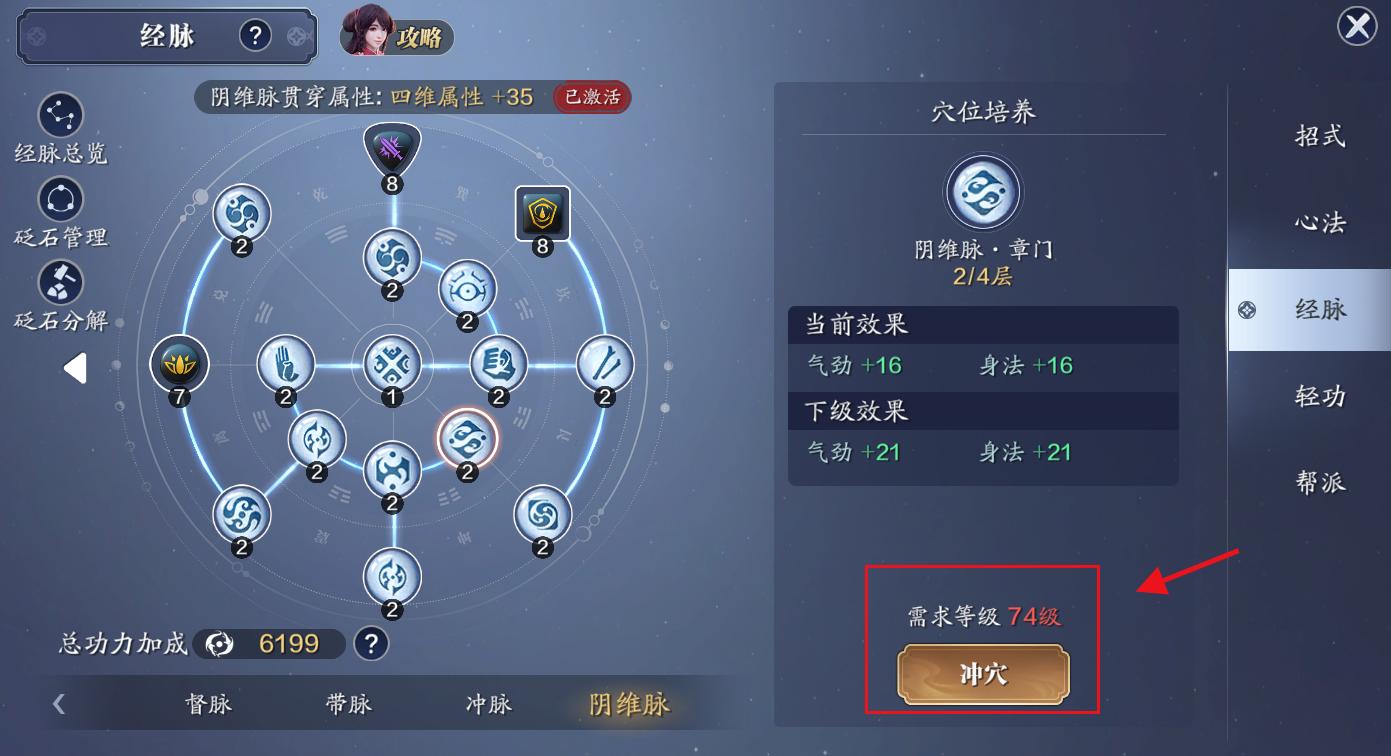Collapse the panel with the left arrow
The image size is (1391, 756).
point(74,367)
